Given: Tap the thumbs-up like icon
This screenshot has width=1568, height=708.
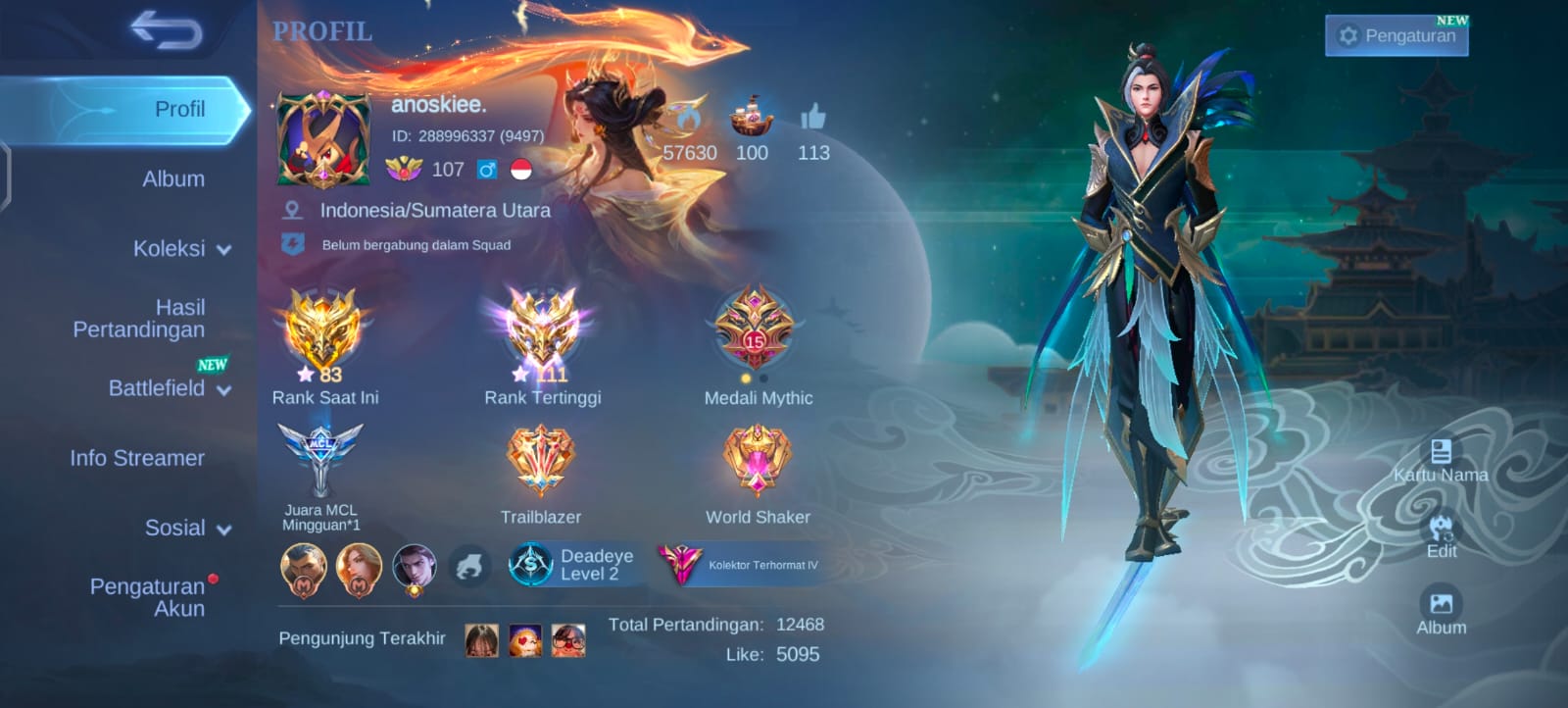Looking at the screenshot, I should (812, 119).
